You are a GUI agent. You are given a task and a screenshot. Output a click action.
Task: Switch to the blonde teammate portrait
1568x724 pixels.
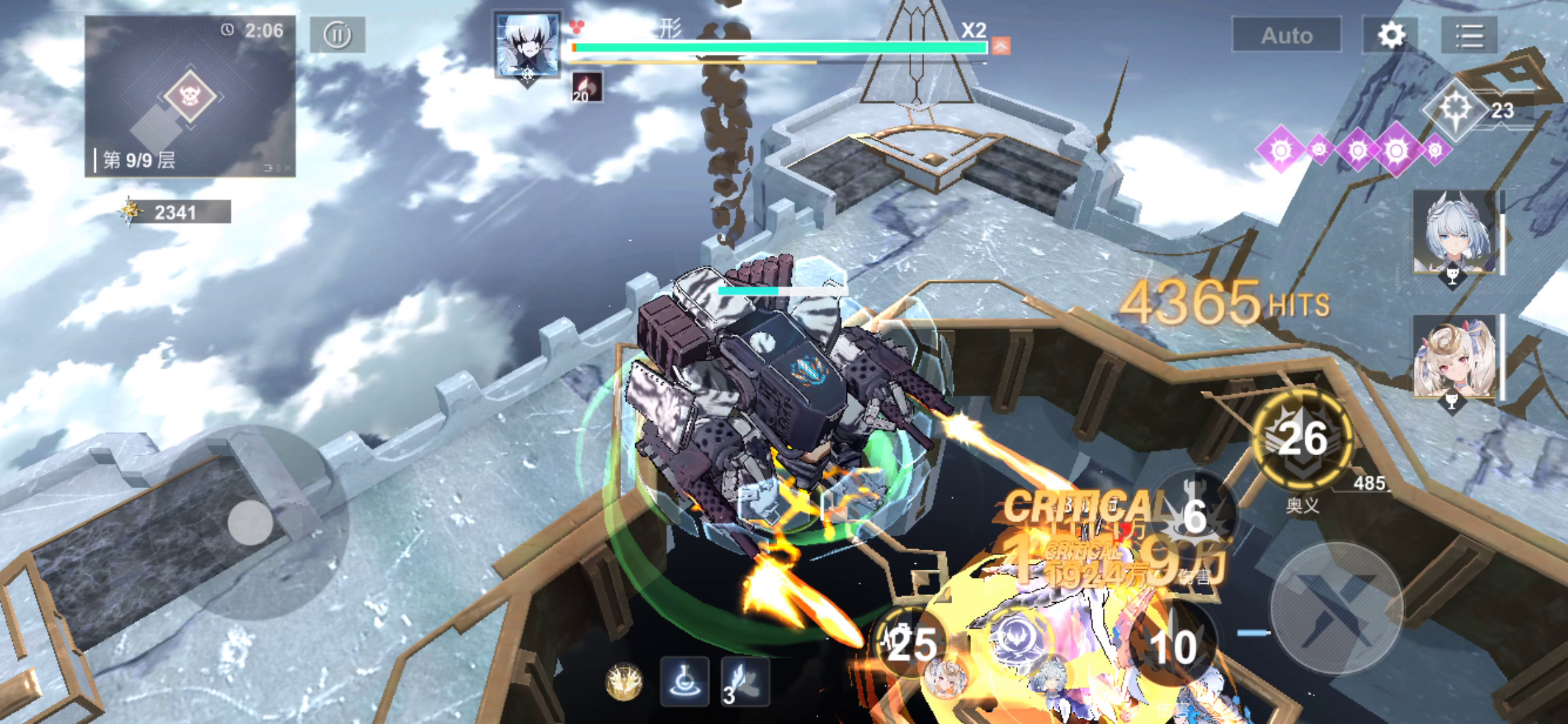[1454, 357]
